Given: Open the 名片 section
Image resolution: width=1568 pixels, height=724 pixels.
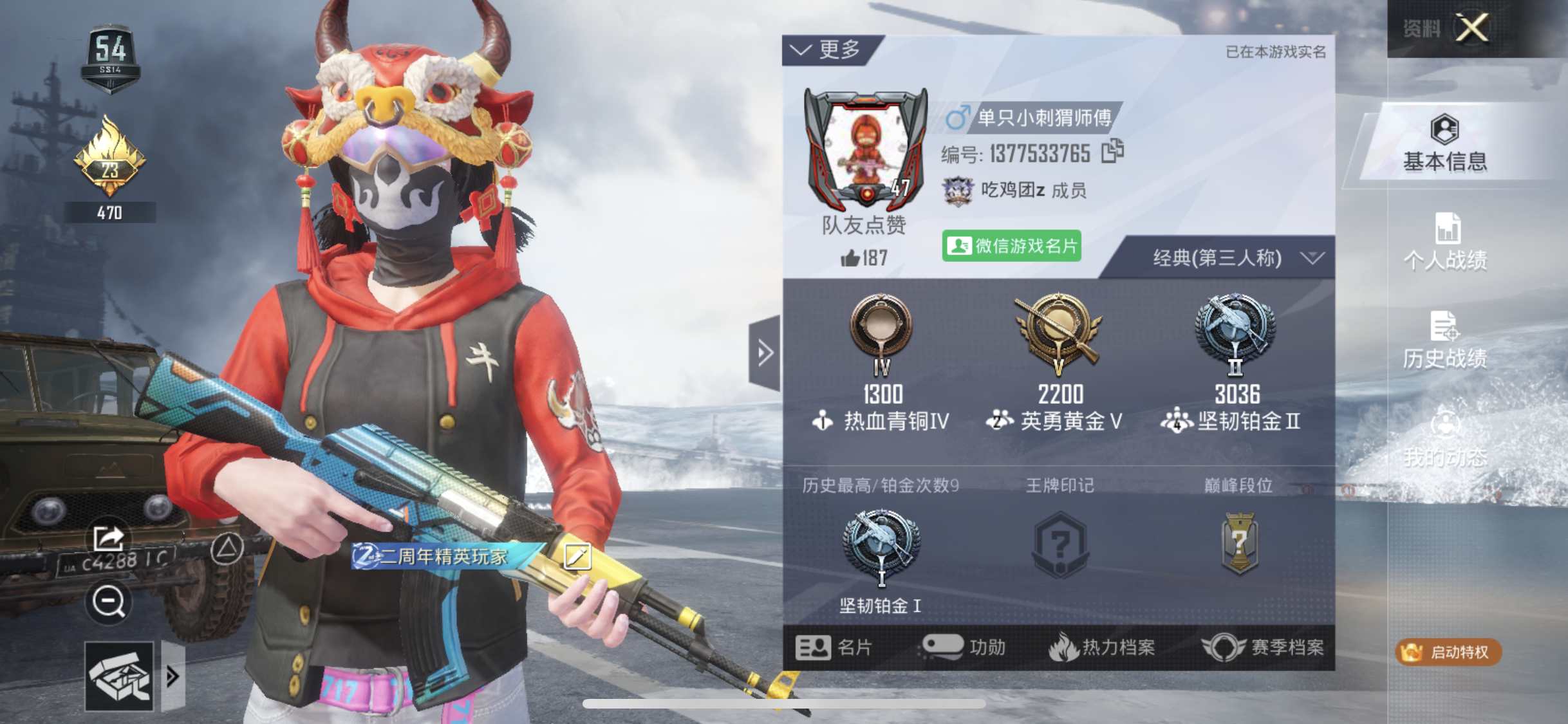Looking at the screenshot, I should [x=834, y=647].
